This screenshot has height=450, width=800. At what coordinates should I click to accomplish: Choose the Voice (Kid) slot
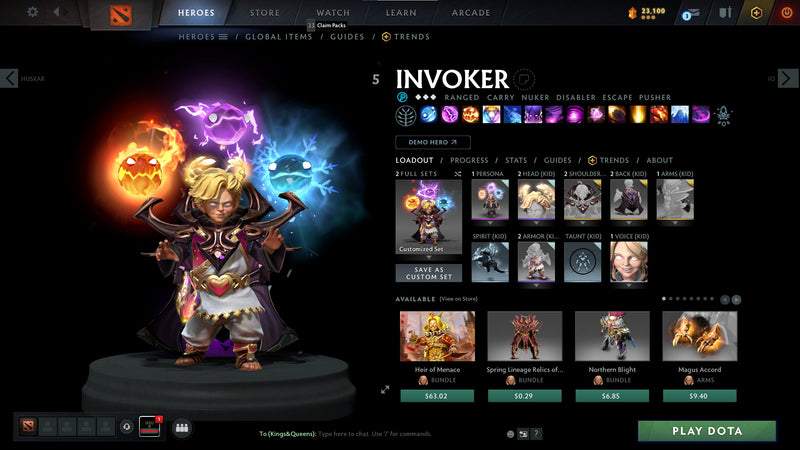click(x=629, y=262)
